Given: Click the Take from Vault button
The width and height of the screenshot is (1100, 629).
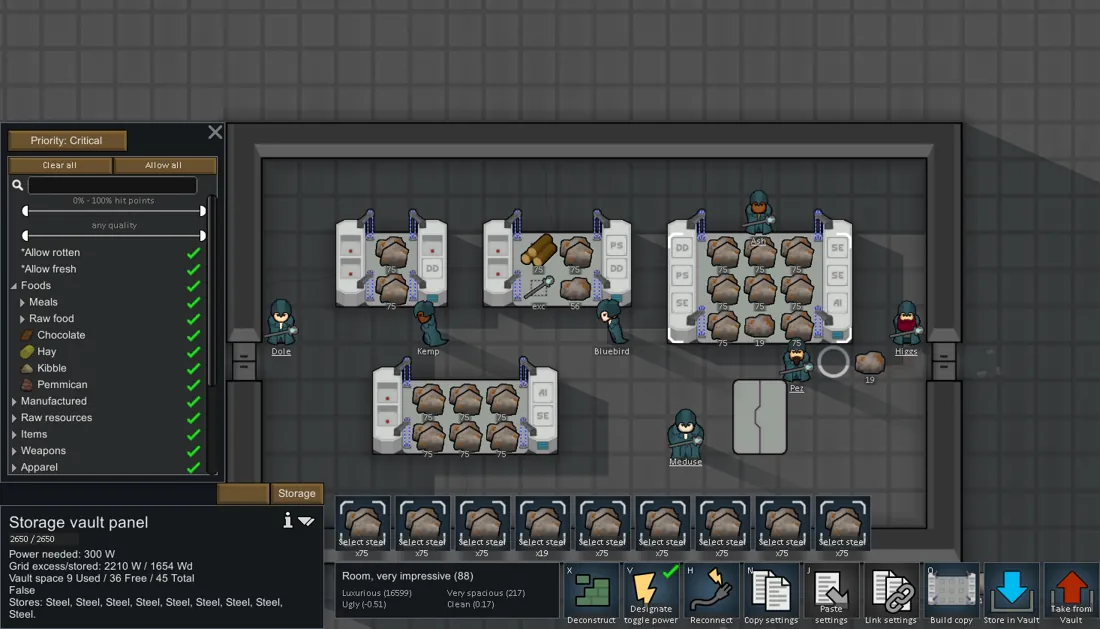Looking at the screenshot, I should click(1071, 594).
